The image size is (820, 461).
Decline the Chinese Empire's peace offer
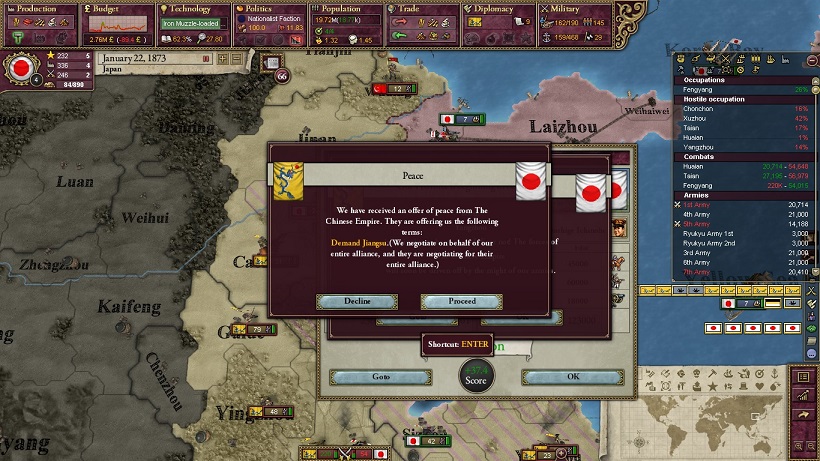point(357,301)
